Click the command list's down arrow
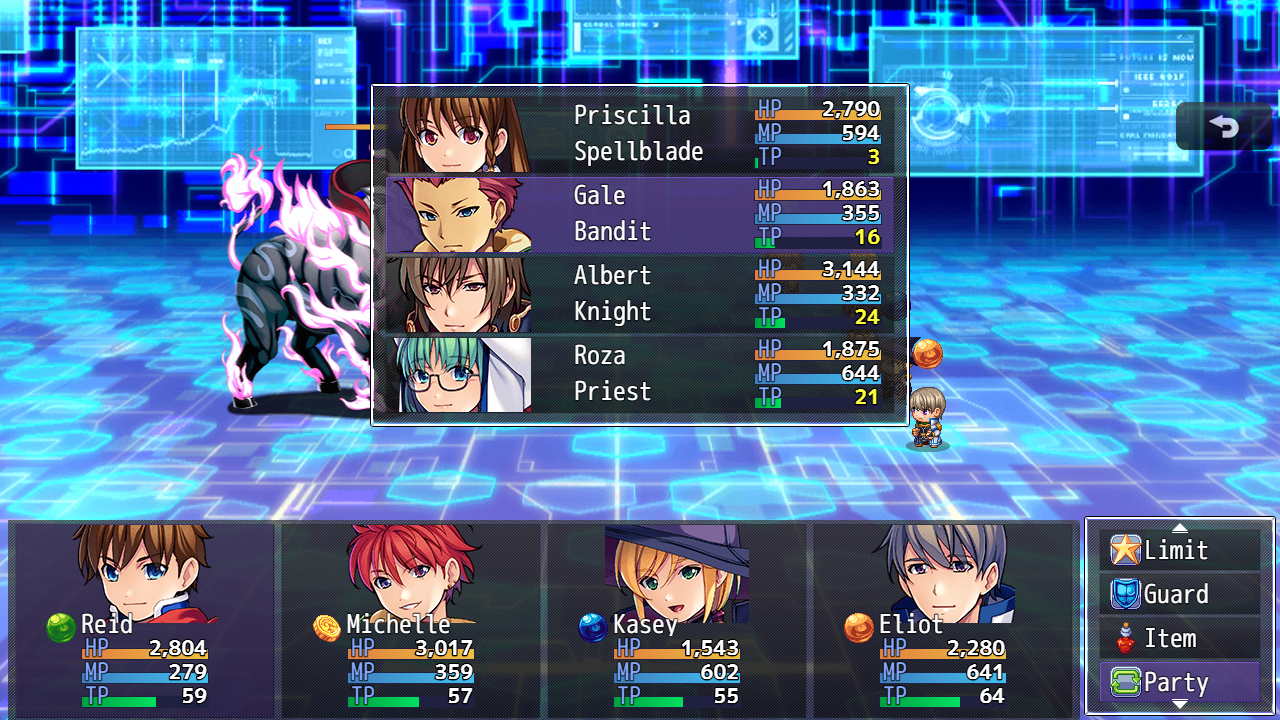The image size is (1280, 720). (x=1180, y=706)
